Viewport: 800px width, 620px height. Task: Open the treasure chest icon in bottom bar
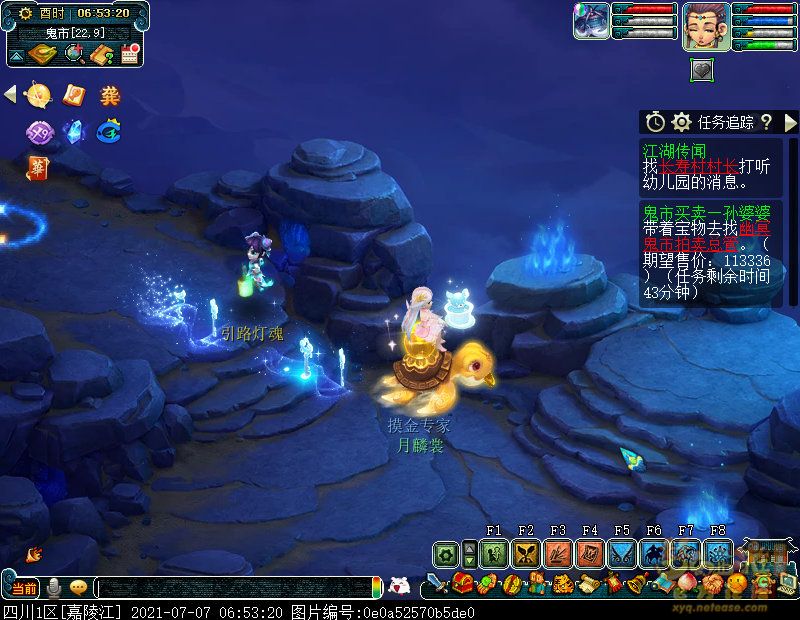462,583
